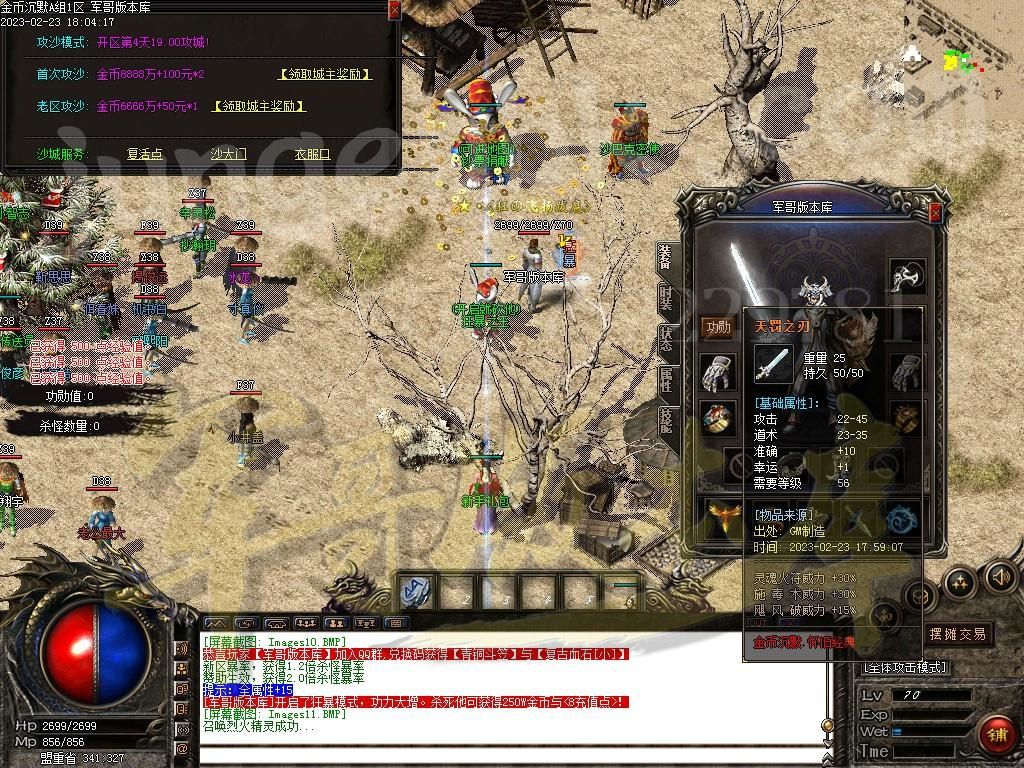Open the 摆摊交易 stall trading button
The width and height of the screenshot is (1024, 768).
[957, 634]
